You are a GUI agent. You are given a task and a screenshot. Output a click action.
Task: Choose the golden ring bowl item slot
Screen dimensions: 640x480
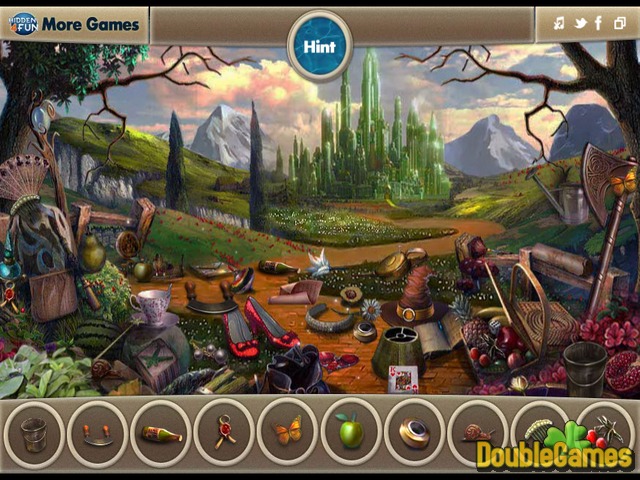pyautogui.click(x=413, y=433)
